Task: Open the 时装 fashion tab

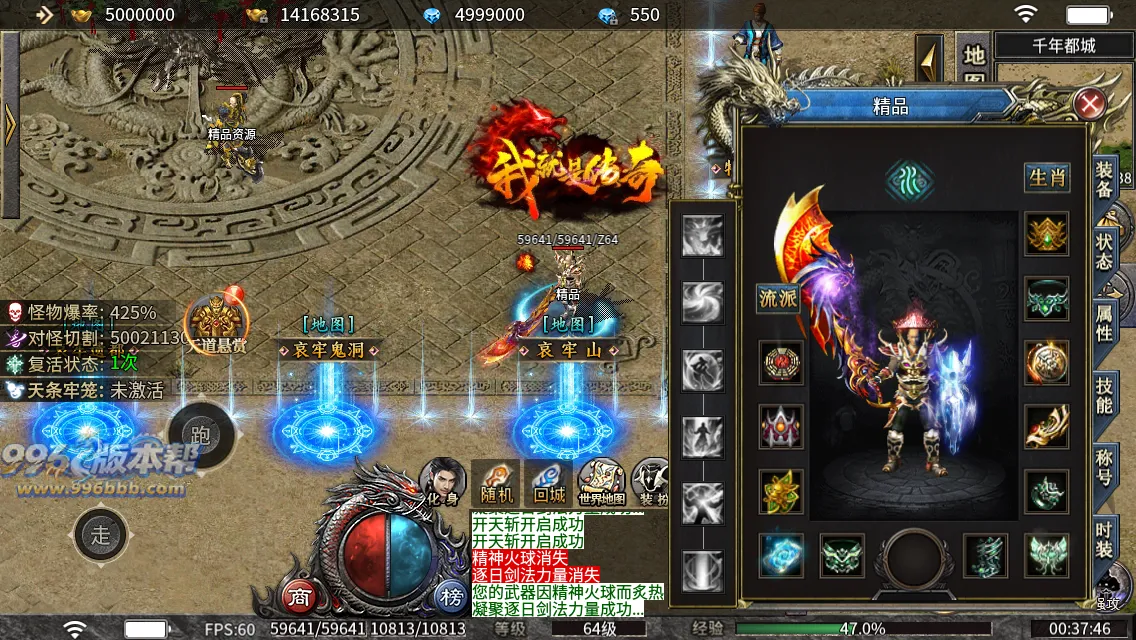Action: tap(1104, 538)
